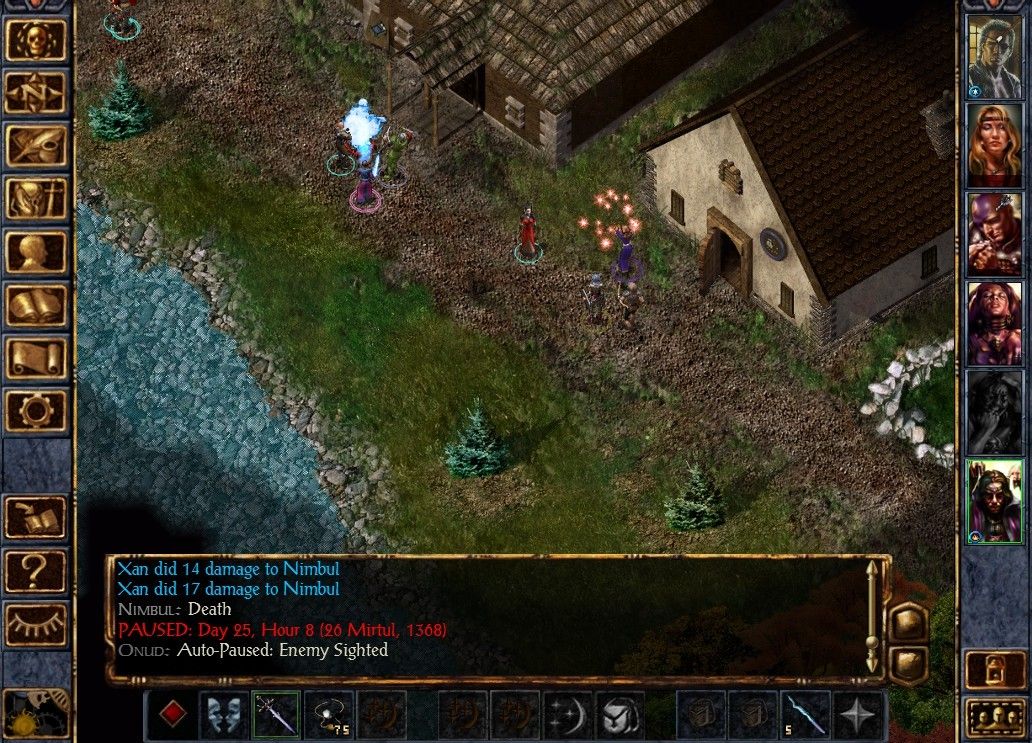
Task: Open the priest scroll button in the sidebar
Action: [x=36, y=358]
